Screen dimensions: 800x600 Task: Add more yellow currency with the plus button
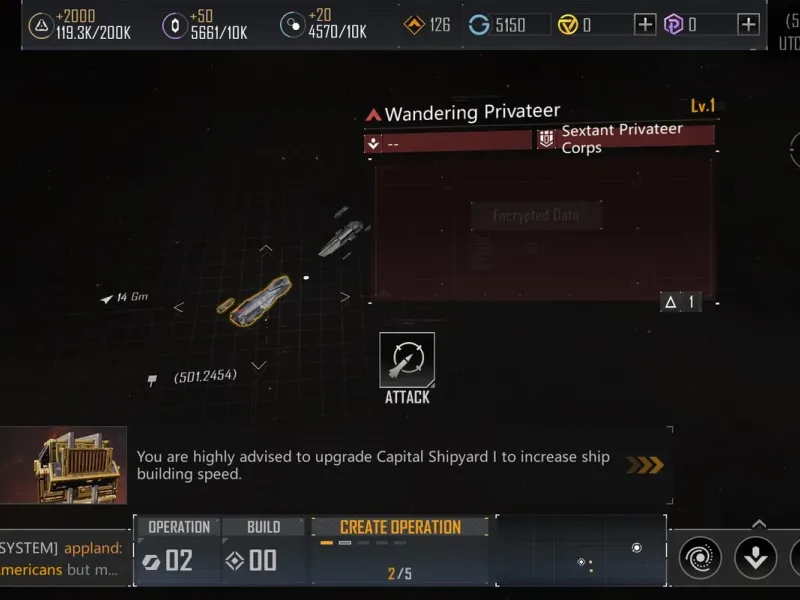point(646,24)
